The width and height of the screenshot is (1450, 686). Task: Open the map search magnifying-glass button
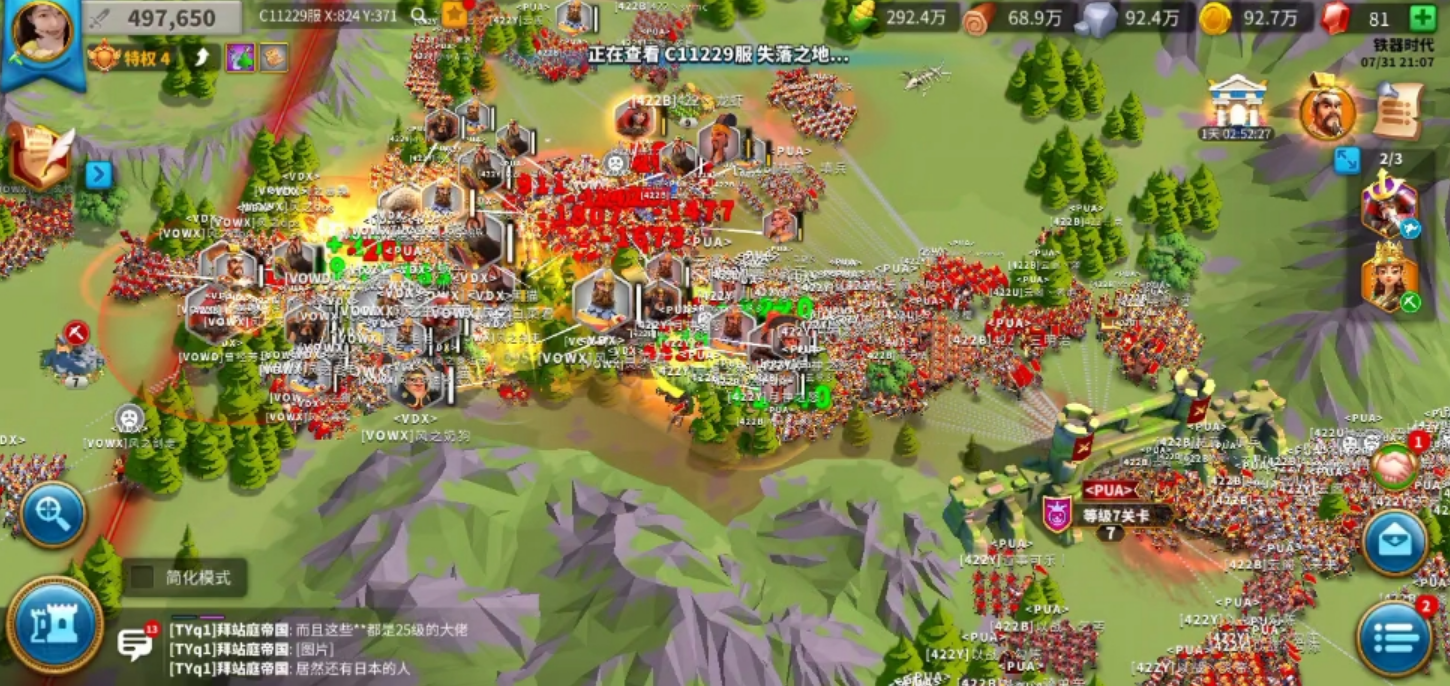[52, 515]
